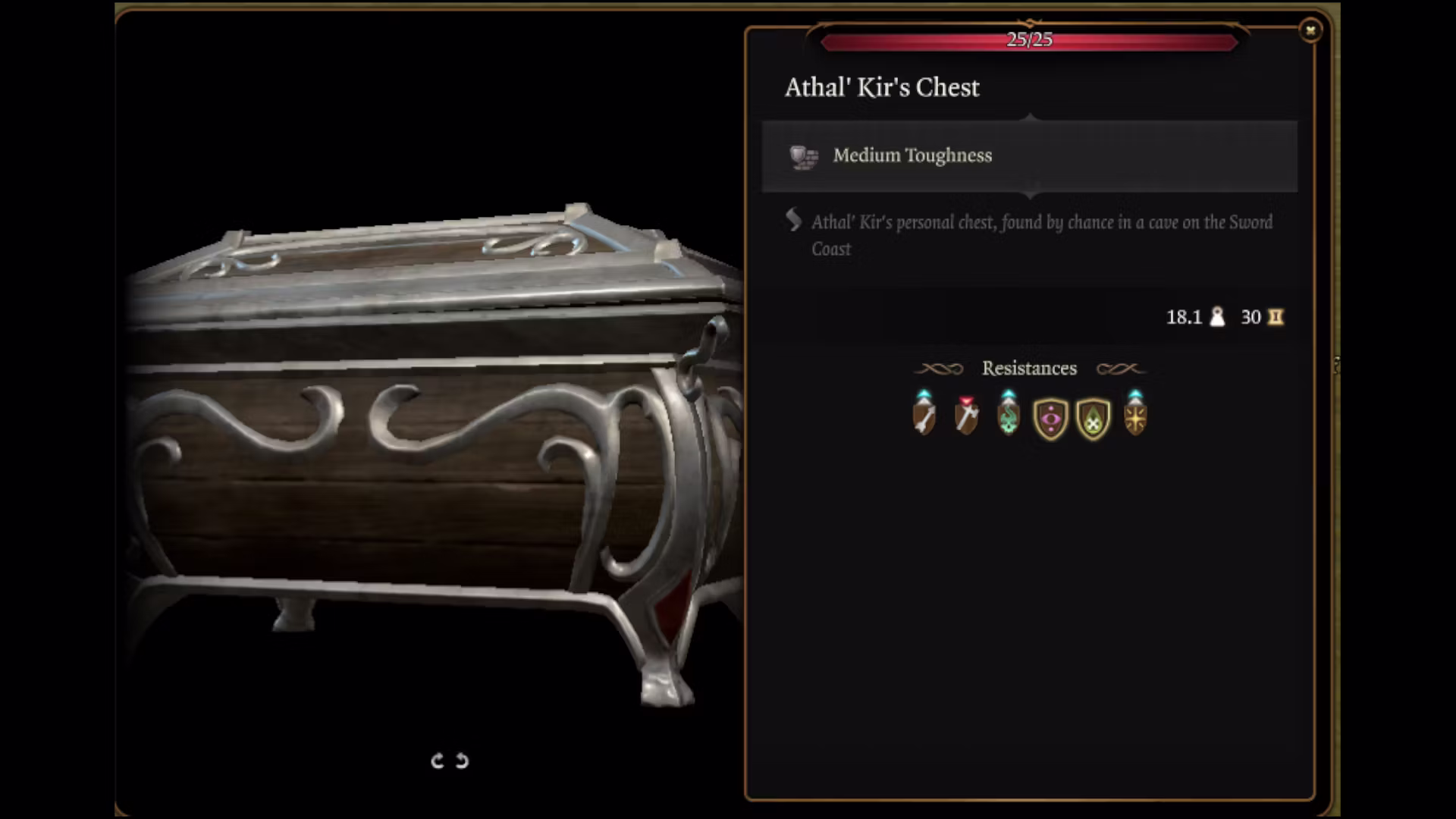Click the ornamental flourish right of Resistances
Image resolution: width=1456 pixels, height=819 pixels.
coord(1121,369)
